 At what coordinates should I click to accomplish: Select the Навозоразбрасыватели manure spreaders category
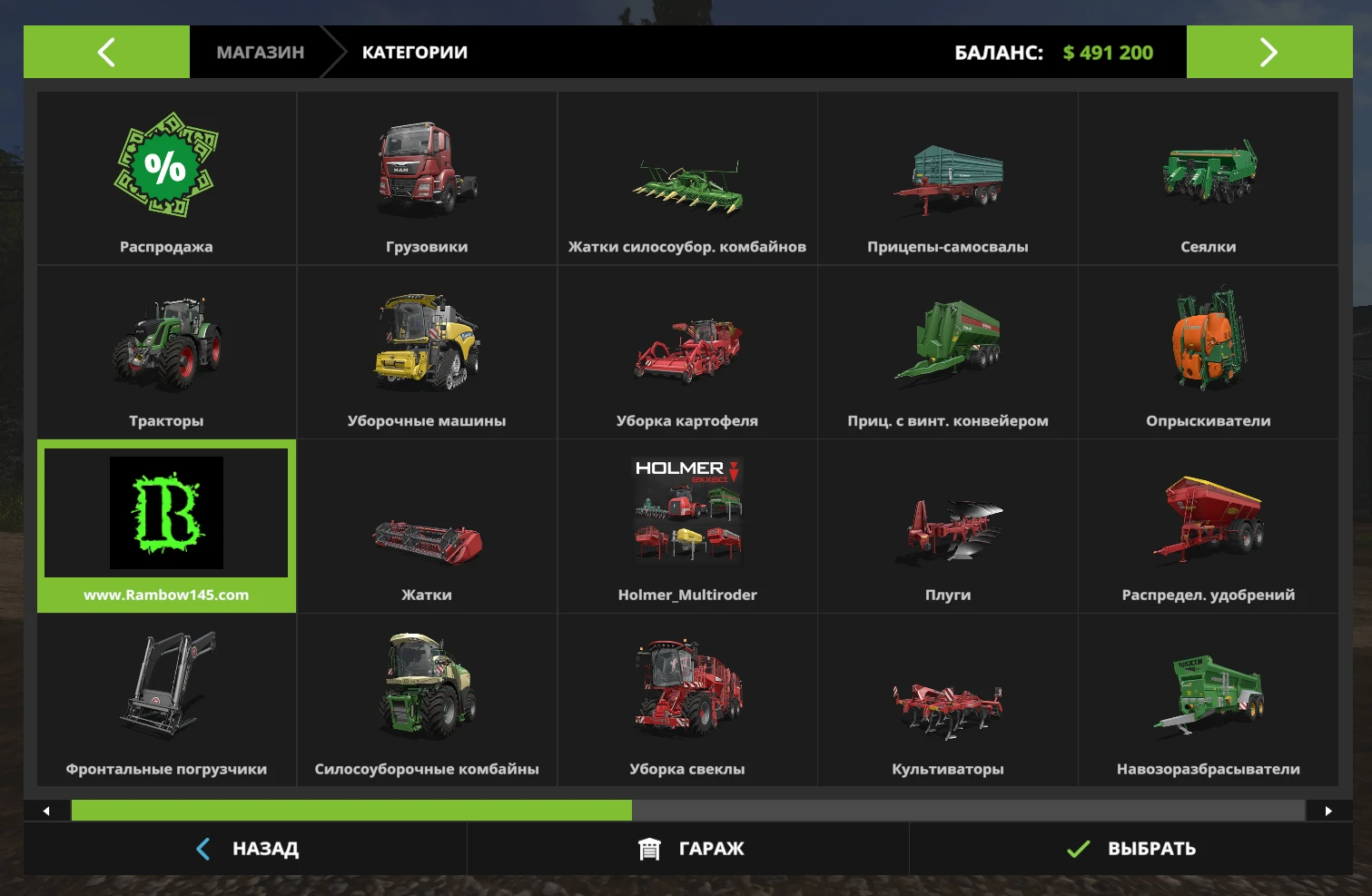[x=1209, y=699]
